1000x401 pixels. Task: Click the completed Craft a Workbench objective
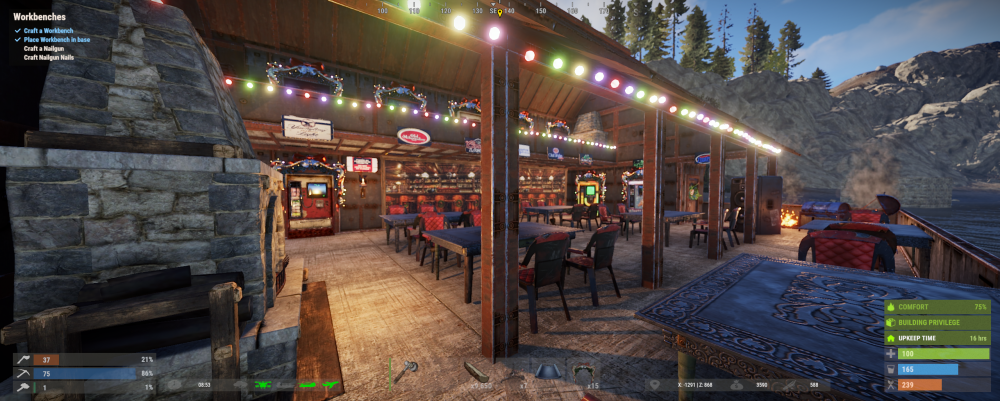point(51,31)
